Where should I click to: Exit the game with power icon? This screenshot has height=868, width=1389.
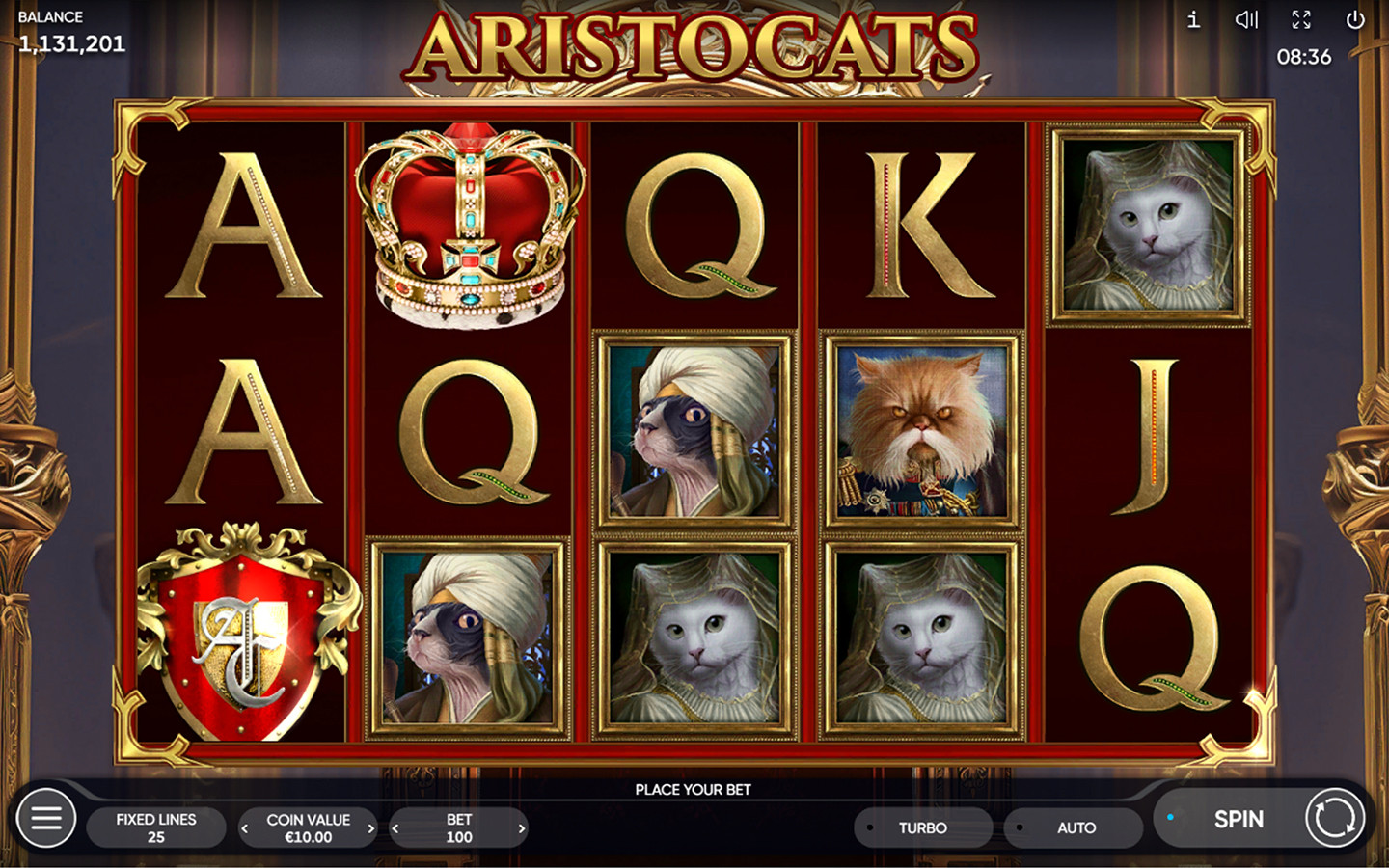point(1355,19)
